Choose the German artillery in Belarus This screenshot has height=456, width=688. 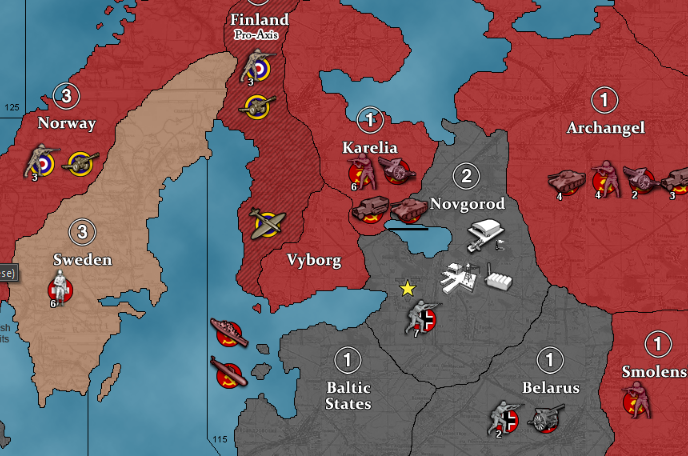click(x=546, y=418)
